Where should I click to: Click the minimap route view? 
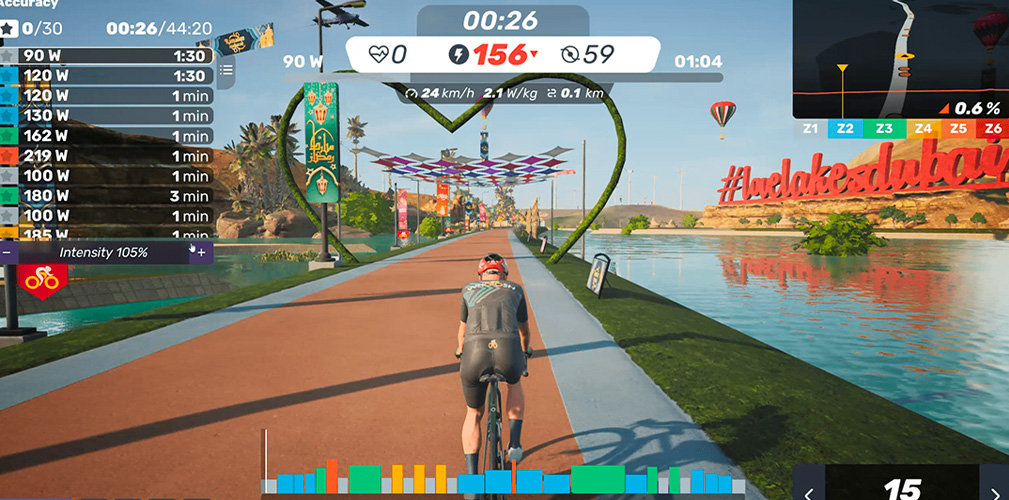click(900, 60)
